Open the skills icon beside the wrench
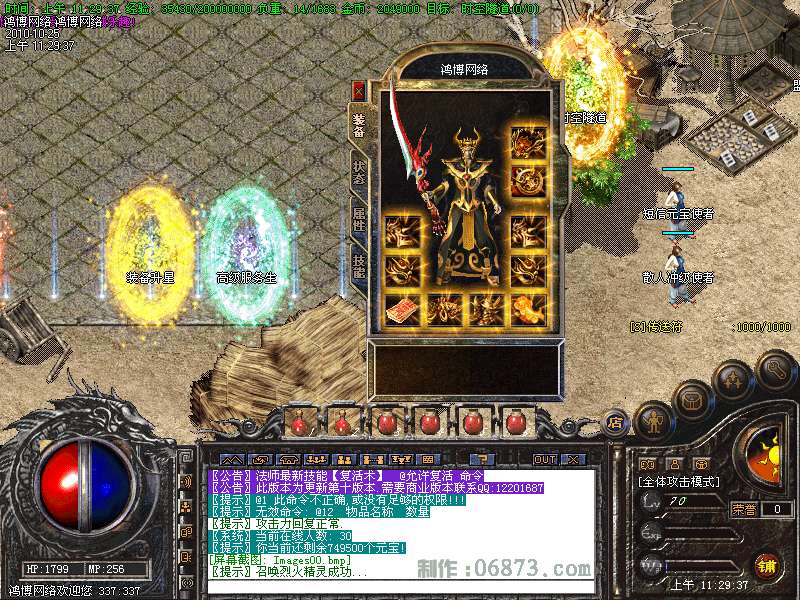The width and height of the screenshot is (800, 600). [x=733, y=380]
